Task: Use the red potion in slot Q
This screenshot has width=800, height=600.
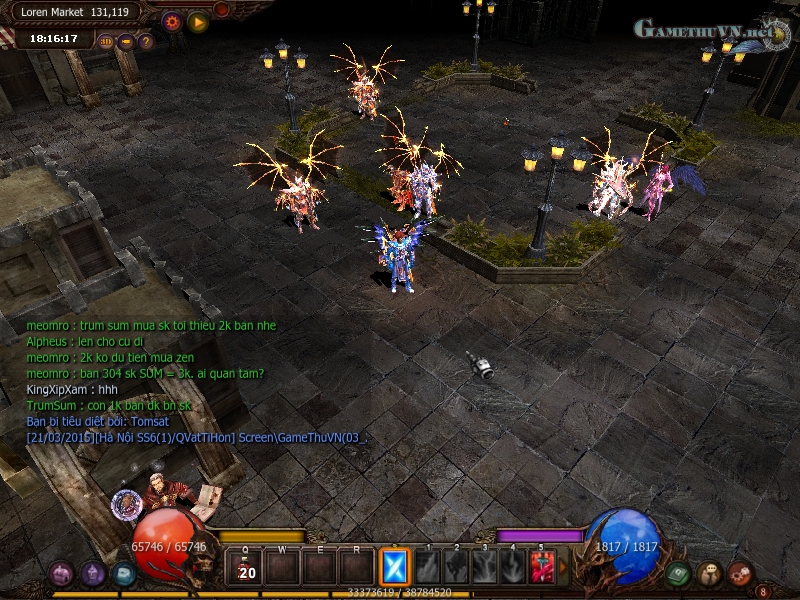Action: coord(246,568)
